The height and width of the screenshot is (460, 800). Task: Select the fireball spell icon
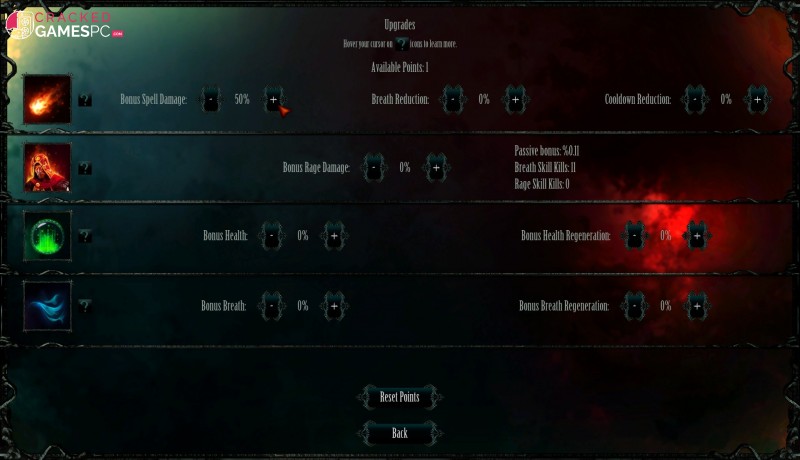click(47, 99)
